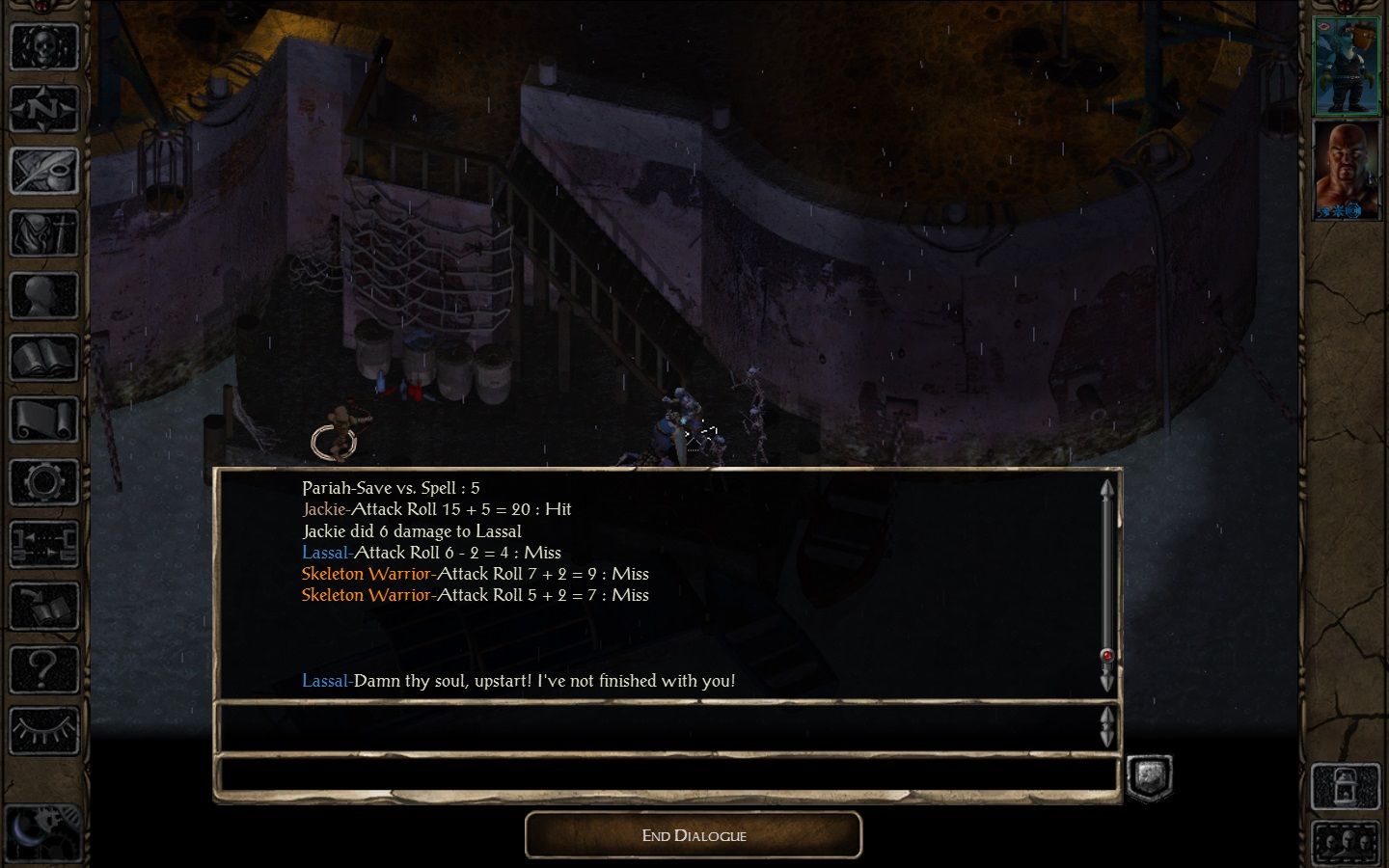The width and height of the screenshot is (1389, 868).
Task: Toggle the padlock icon on the right
Action: click(x=1346, y=786)
